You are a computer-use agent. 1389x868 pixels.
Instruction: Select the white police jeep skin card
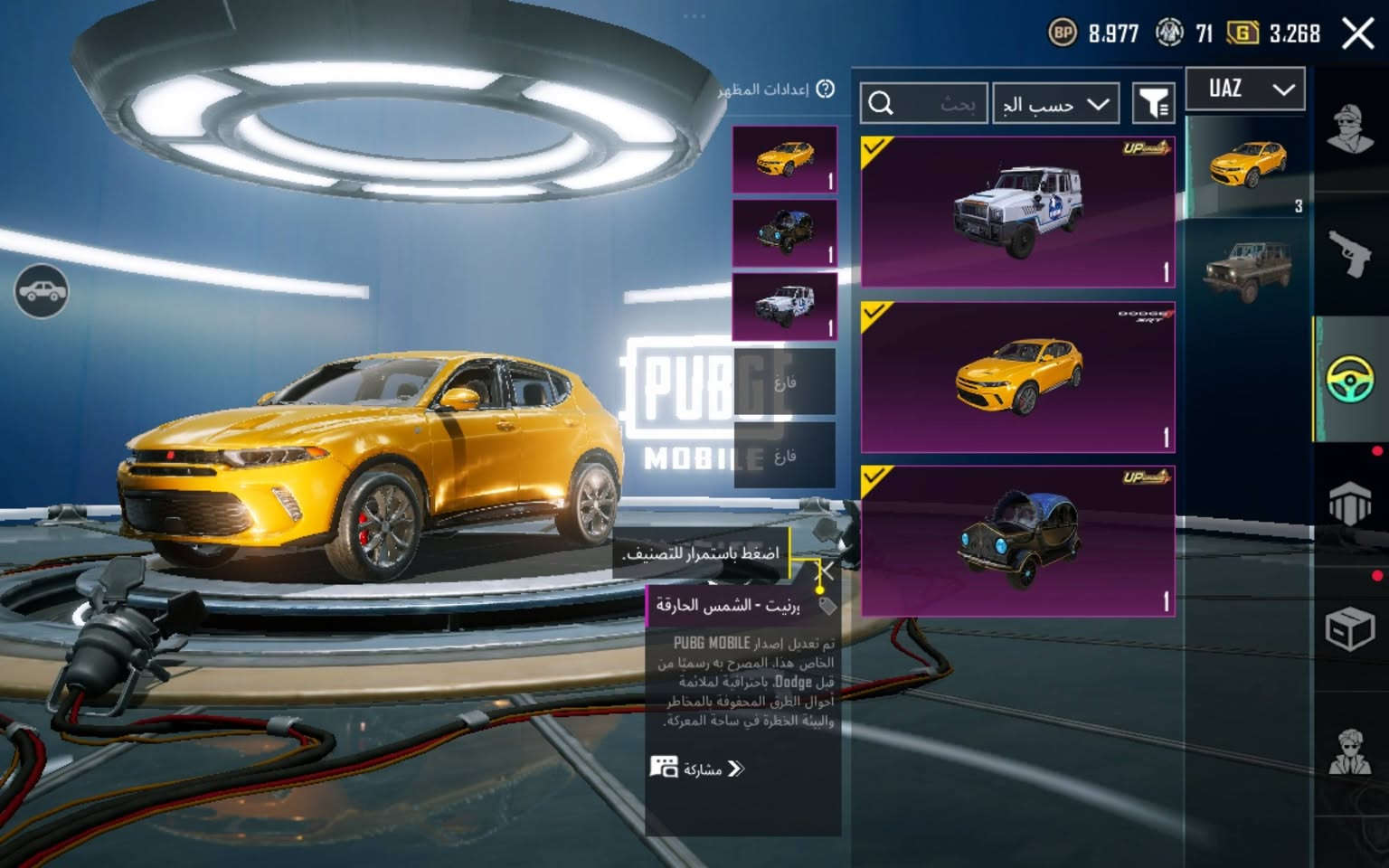[1017, 212]
